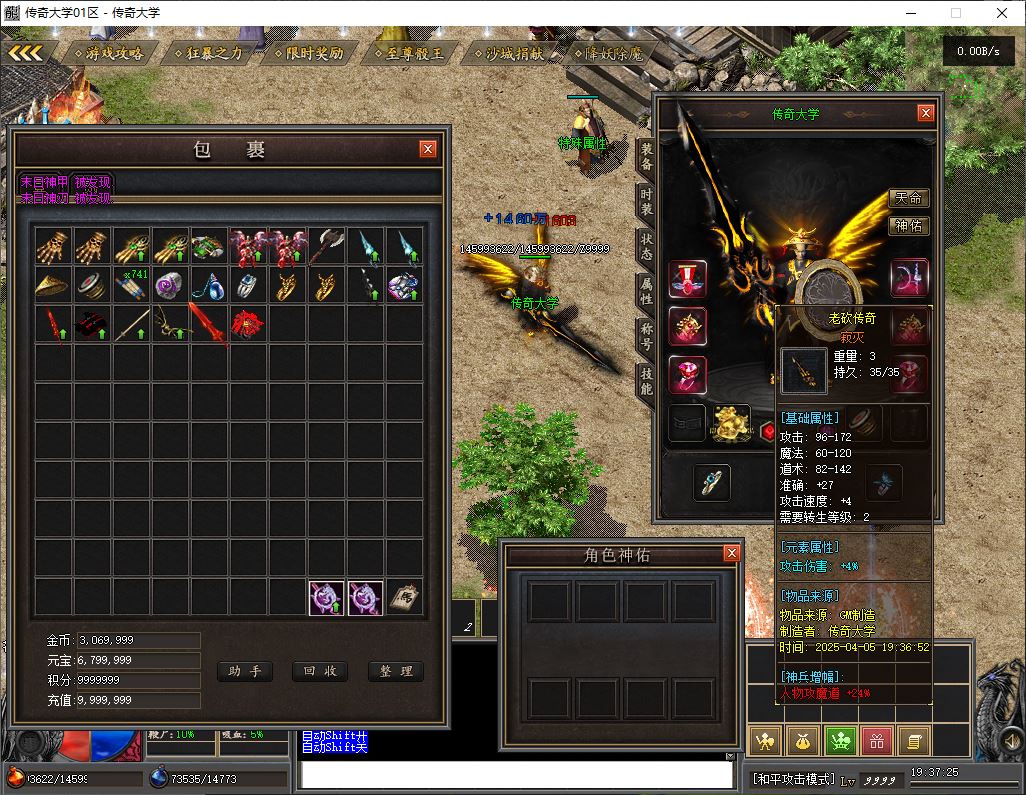This screenshot has width=1026, height=795.
Task: Open the money bag icon in bottom bar
Action: pos(803,741)
